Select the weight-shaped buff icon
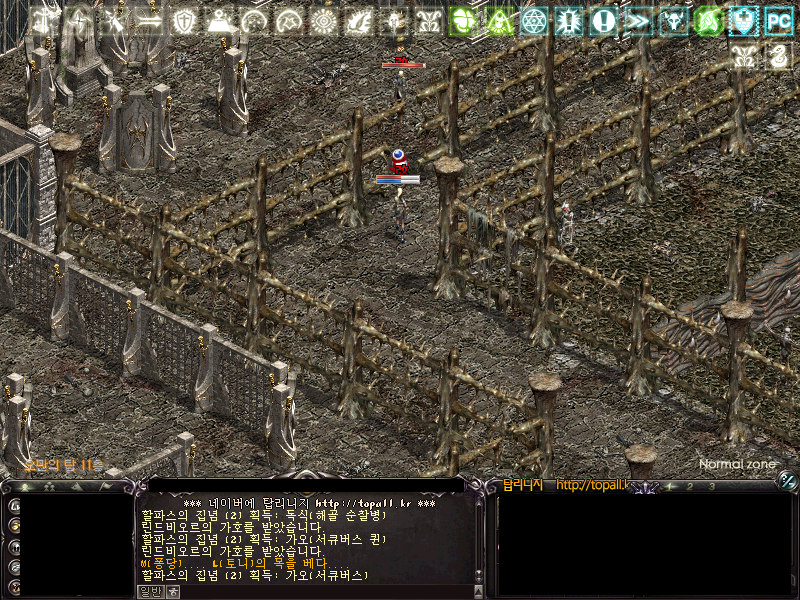 pos(219,21)
